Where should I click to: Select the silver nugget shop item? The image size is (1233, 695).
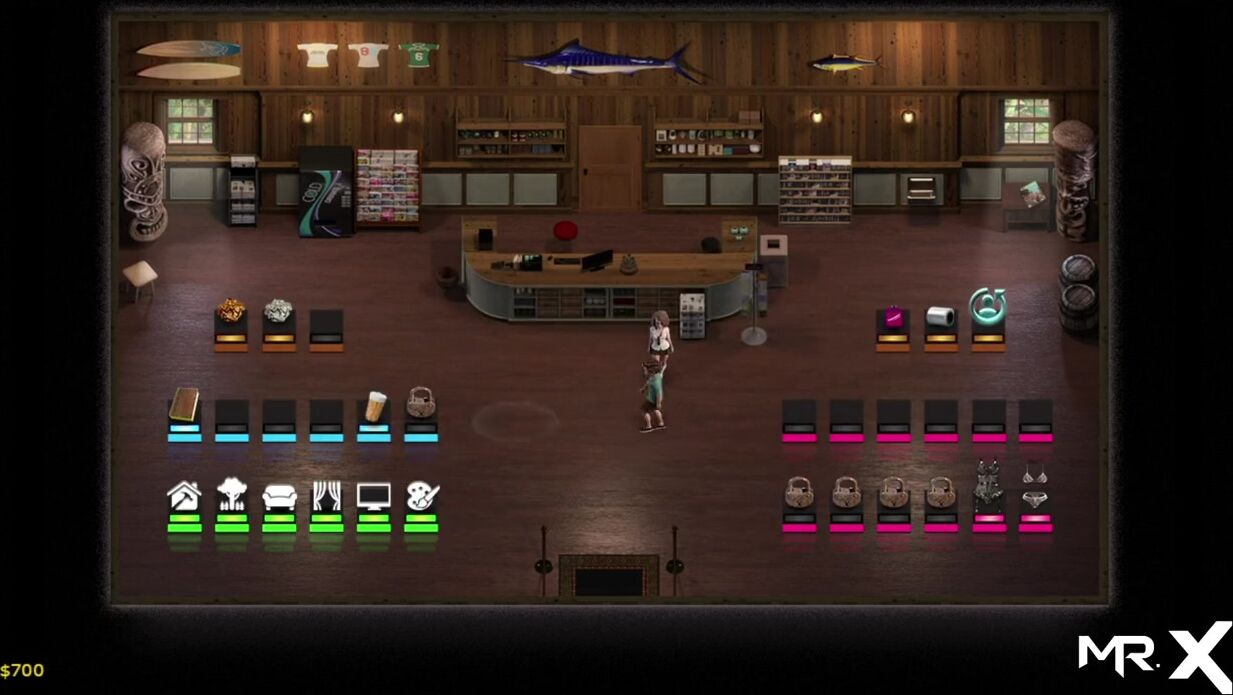click(x=278, y=312)
